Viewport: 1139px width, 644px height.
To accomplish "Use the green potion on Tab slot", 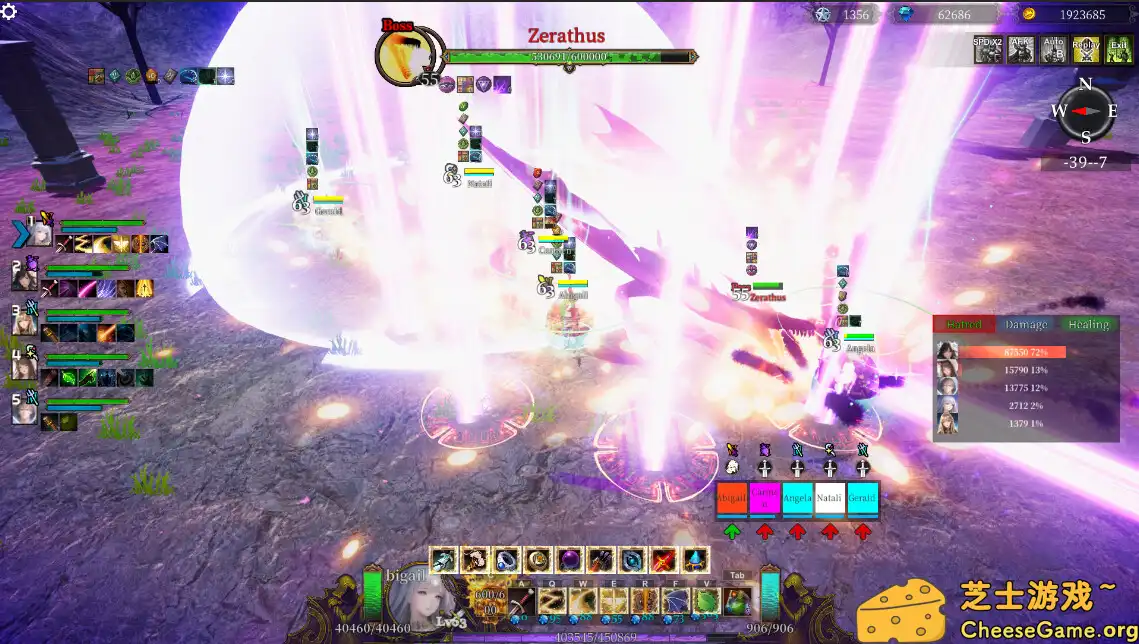I will (738, 602).
